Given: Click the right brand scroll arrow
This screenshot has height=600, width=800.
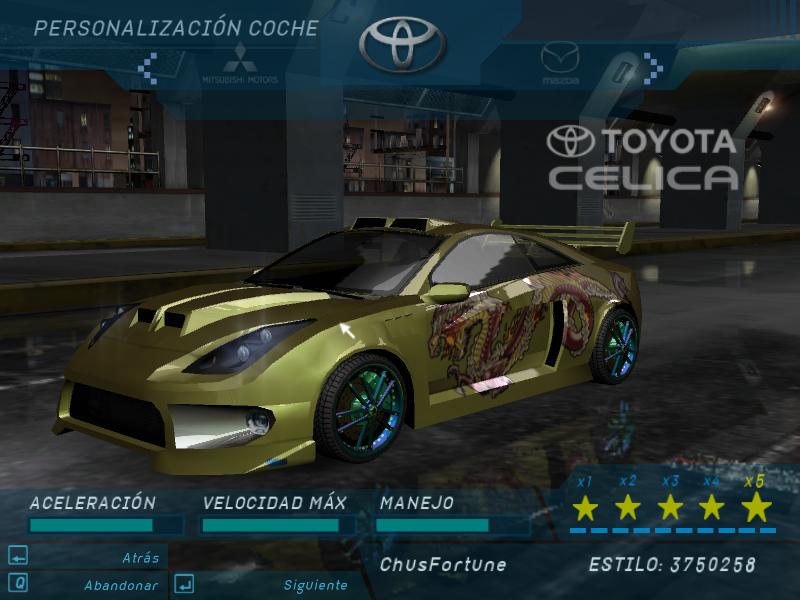Looking at the screenshot, I should (x=654, y=67).
